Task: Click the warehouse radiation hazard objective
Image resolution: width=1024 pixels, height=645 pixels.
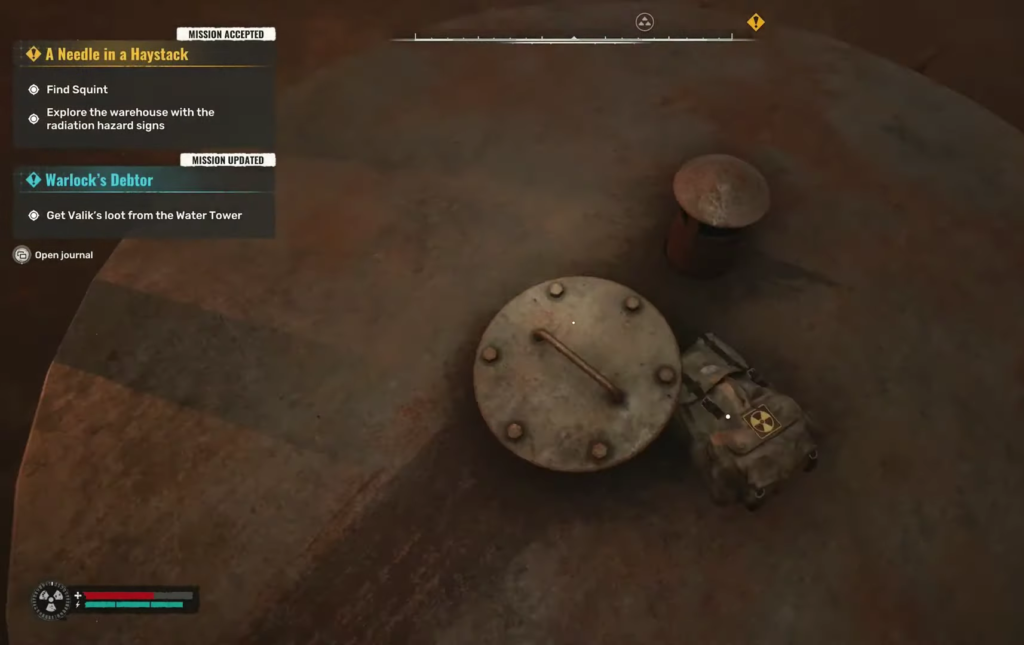Action: tap(130, 119)
